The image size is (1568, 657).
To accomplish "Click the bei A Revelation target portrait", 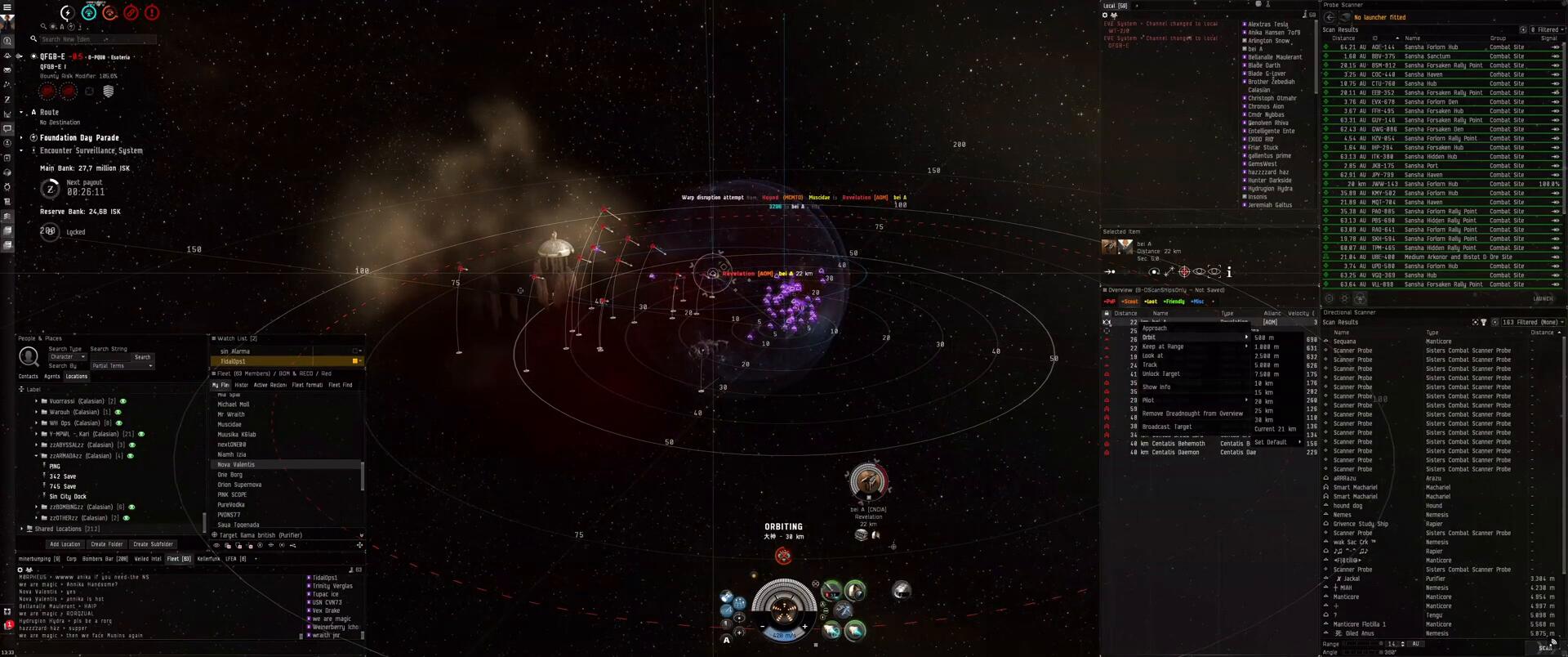I will tap(867, 481).
